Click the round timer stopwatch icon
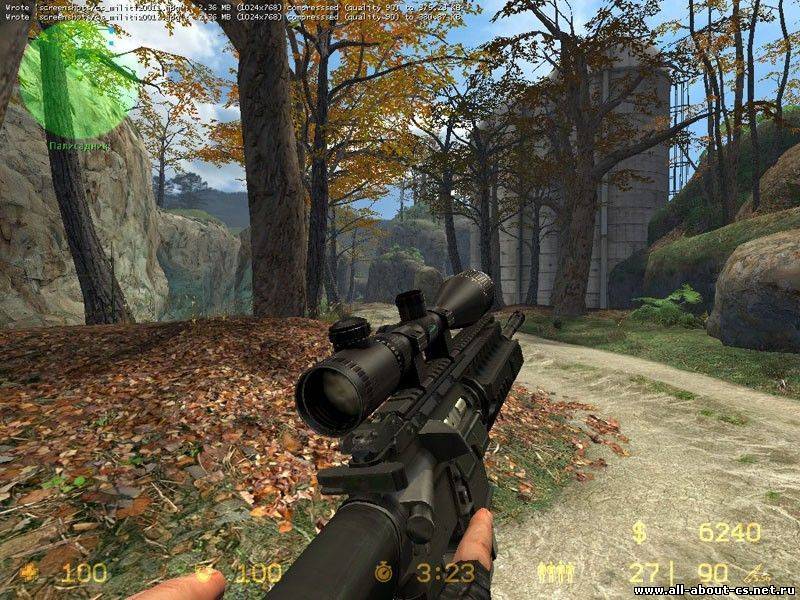Image resolution: width=800 pixels, height=600 pixels. coord(384,572)
